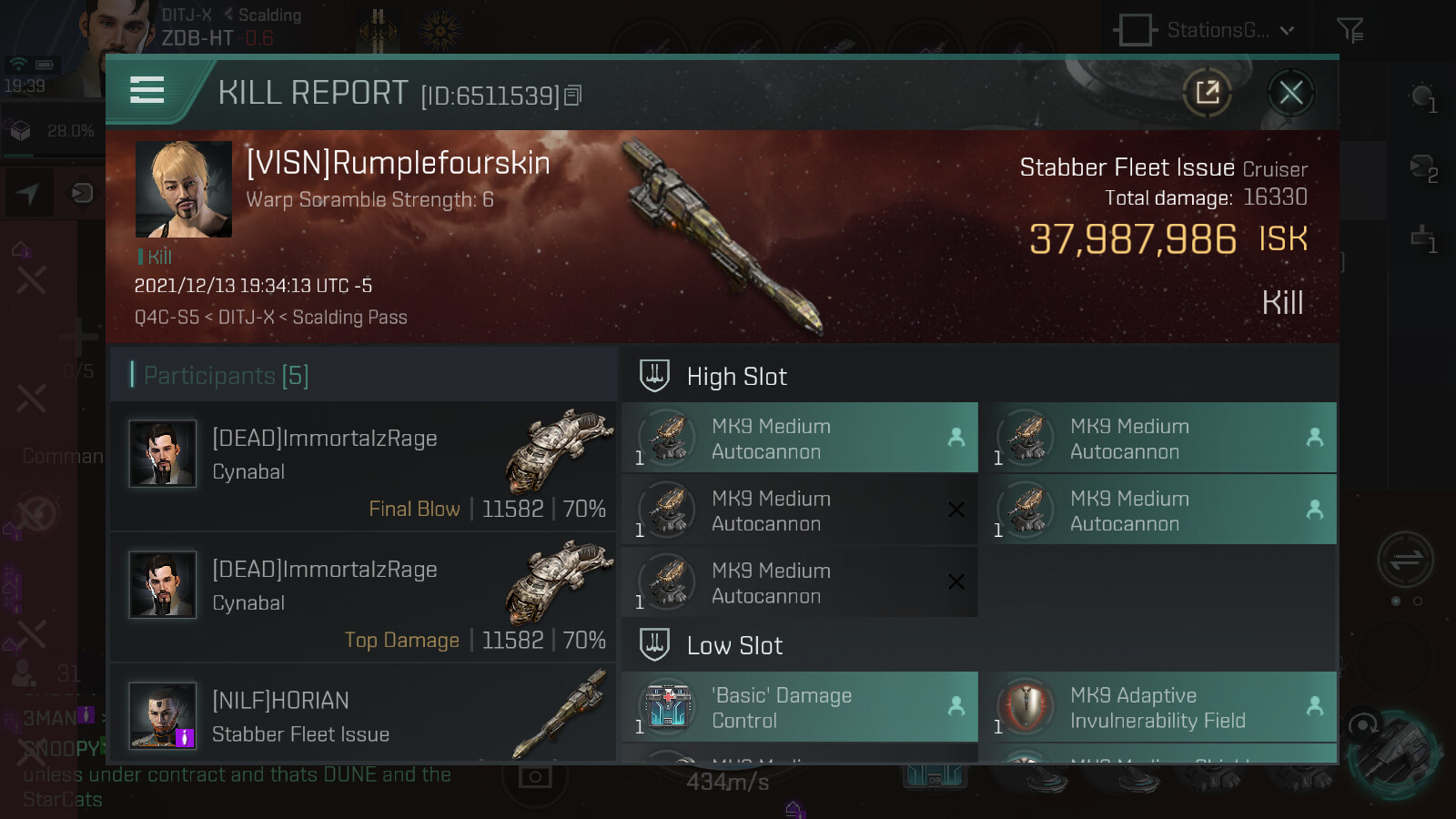Select participant HORIAN's row
The height and width of the screenshot is (819, 1456).
point(364,715)
